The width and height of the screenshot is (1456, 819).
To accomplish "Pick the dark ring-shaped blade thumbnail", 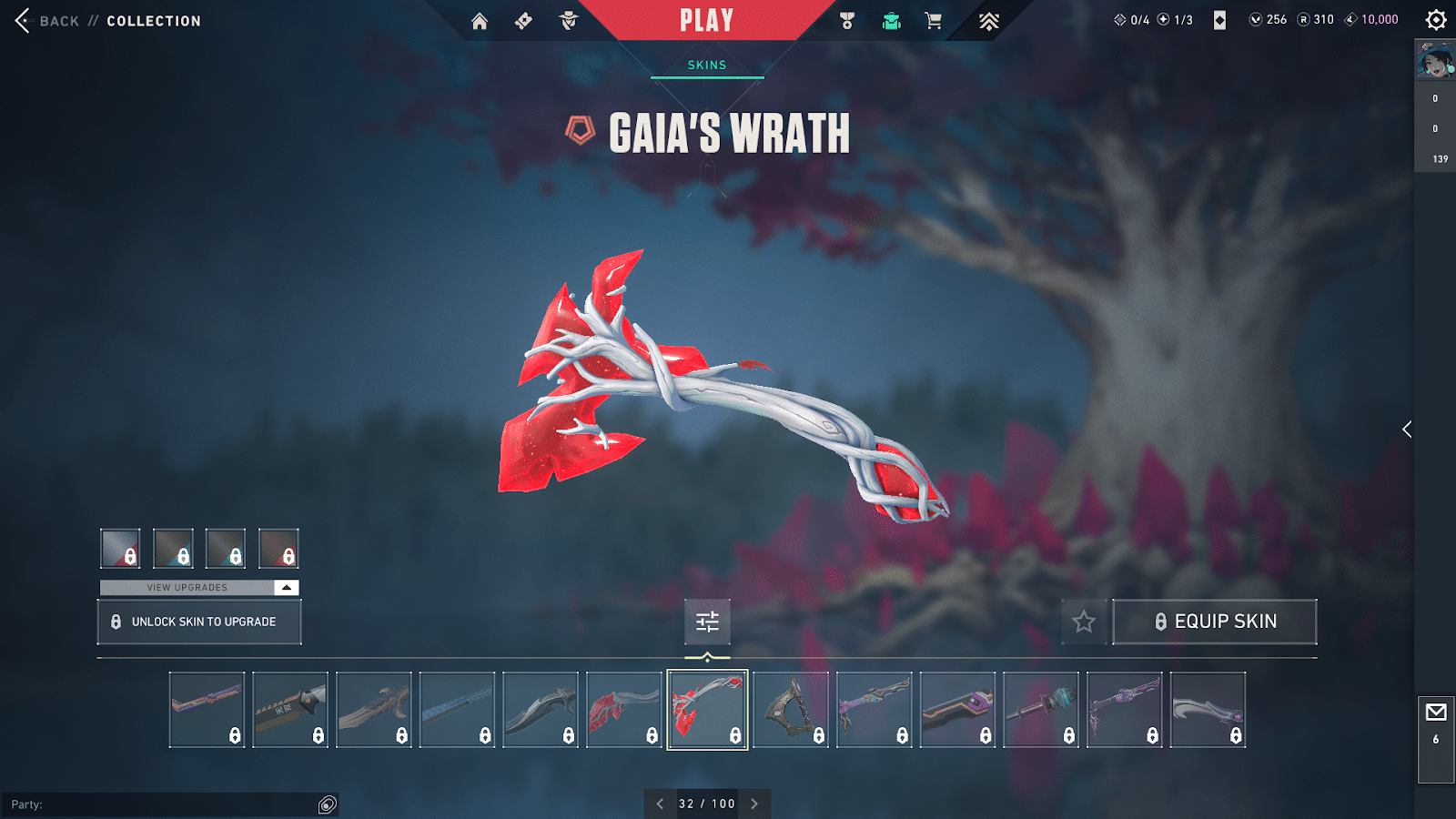I will 791,710.
